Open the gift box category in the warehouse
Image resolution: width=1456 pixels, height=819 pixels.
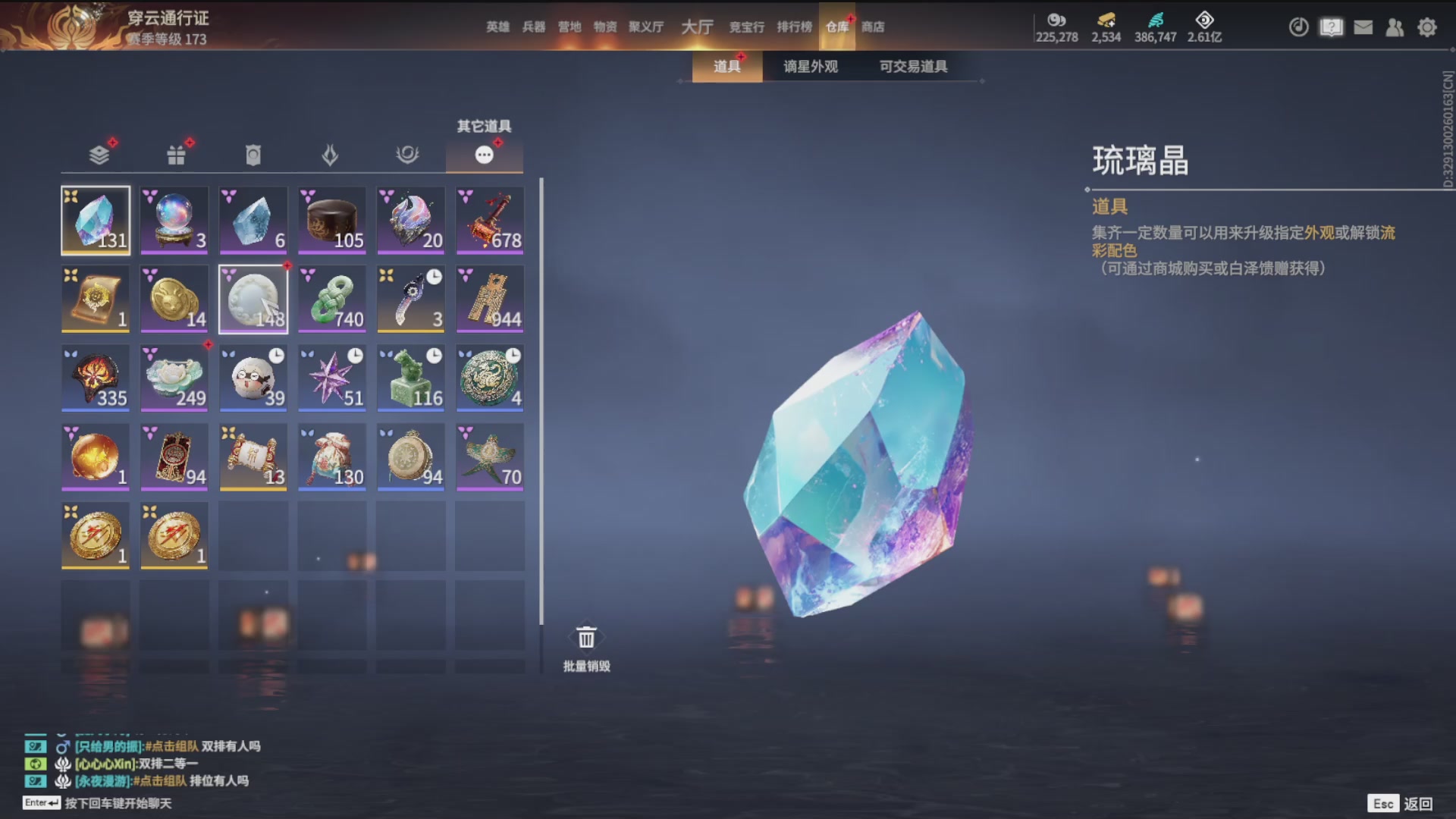tap(176, 154)
